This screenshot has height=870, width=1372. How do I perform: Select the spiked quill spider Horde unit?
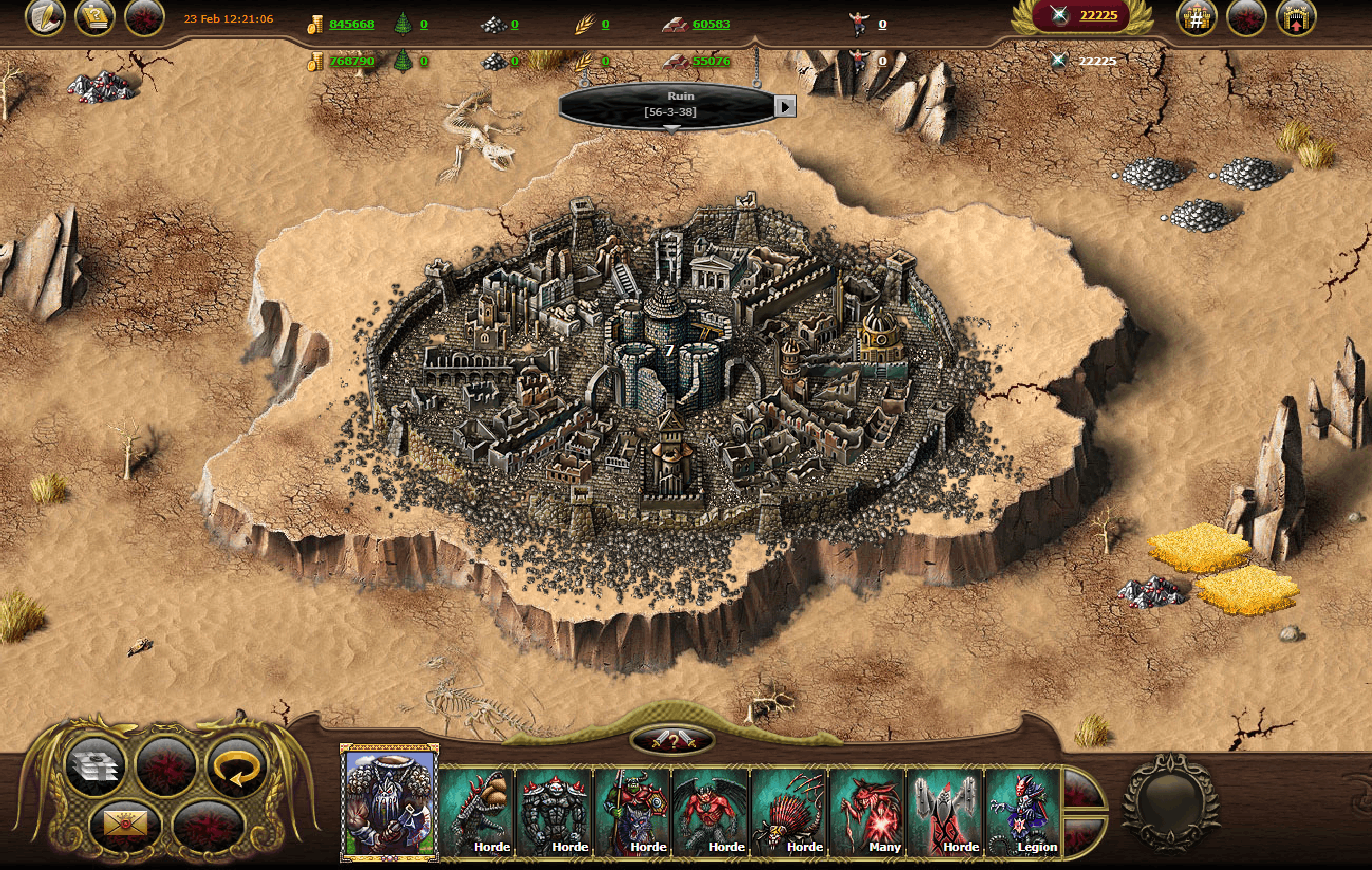click(x=789, y=812)
